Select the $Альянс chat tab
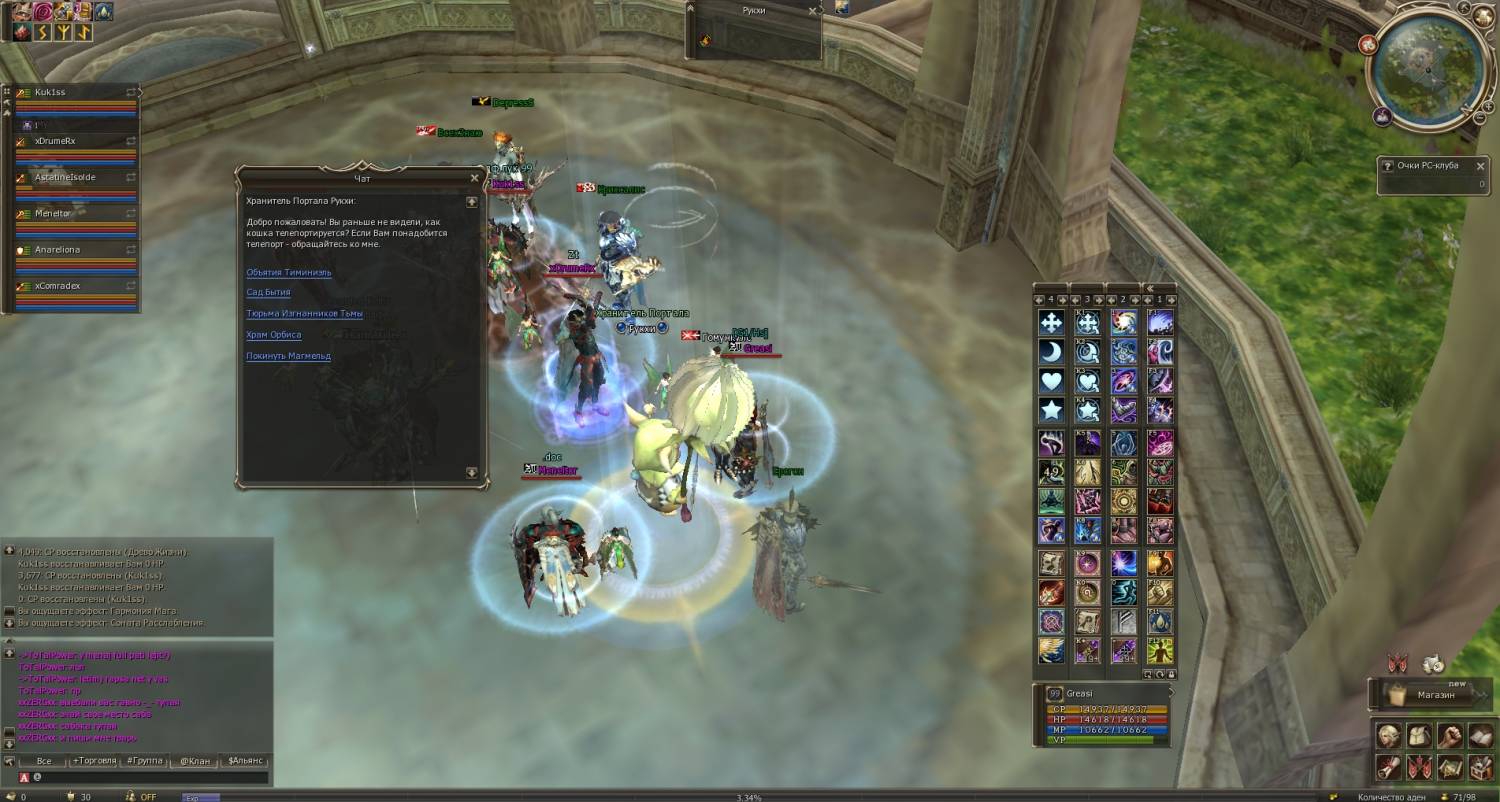The width and height of the screenshot is (1500, 802). pyautogui.click(x=246, y=761)
